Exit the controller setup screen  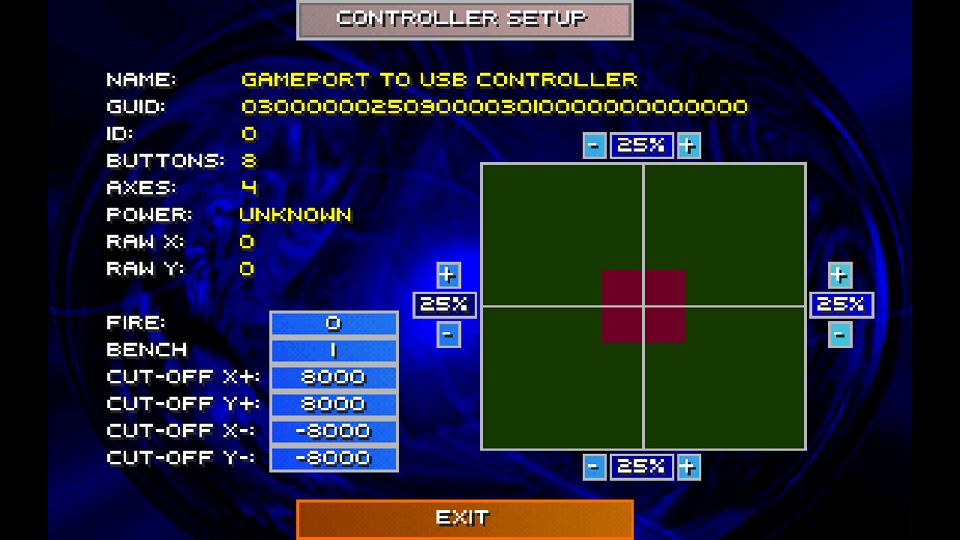[x=465, y=519]
